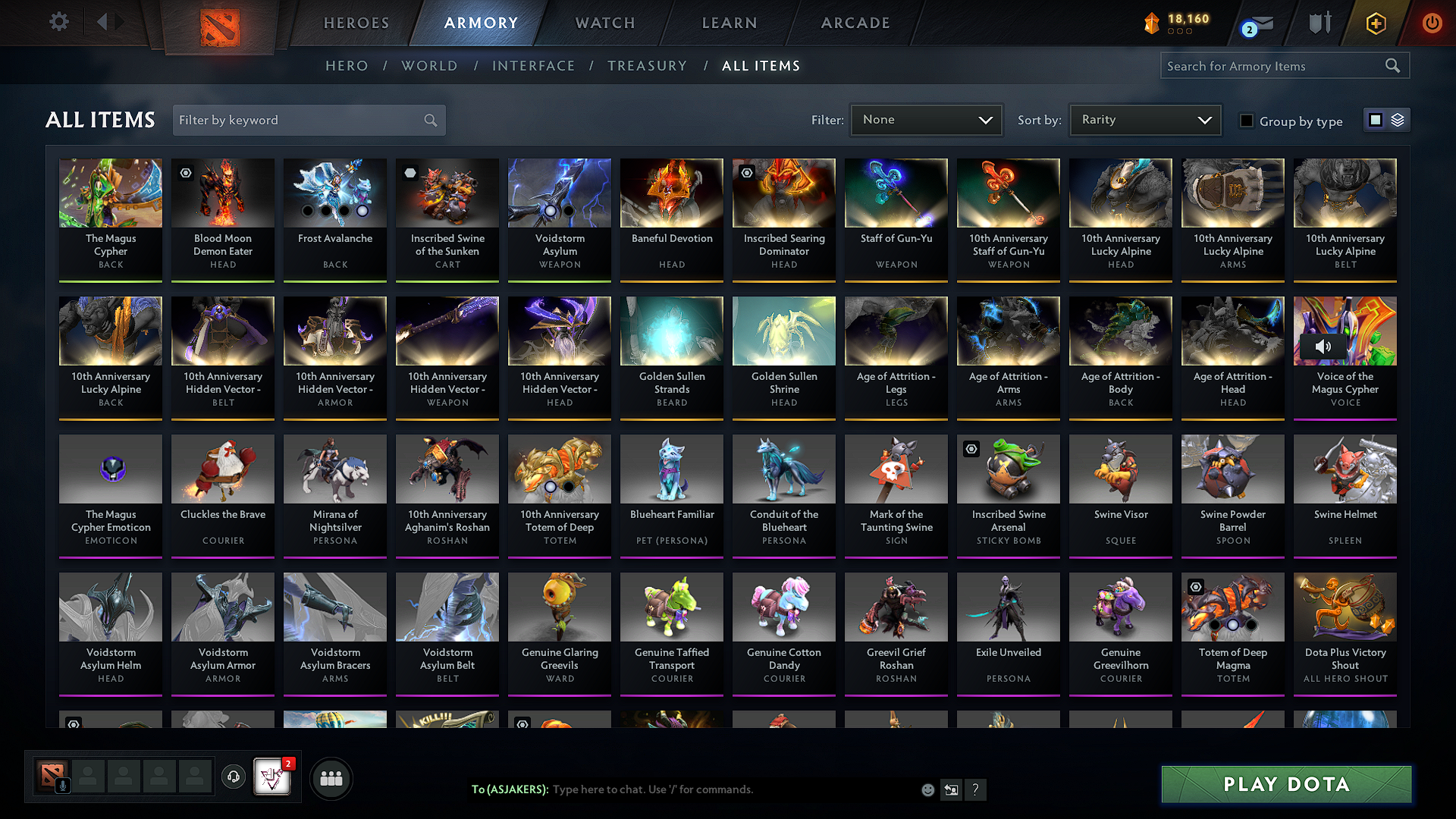Select the Dota Plus Victory Shout item
Screen dimensions: 1456x819
pos(1345,630)
